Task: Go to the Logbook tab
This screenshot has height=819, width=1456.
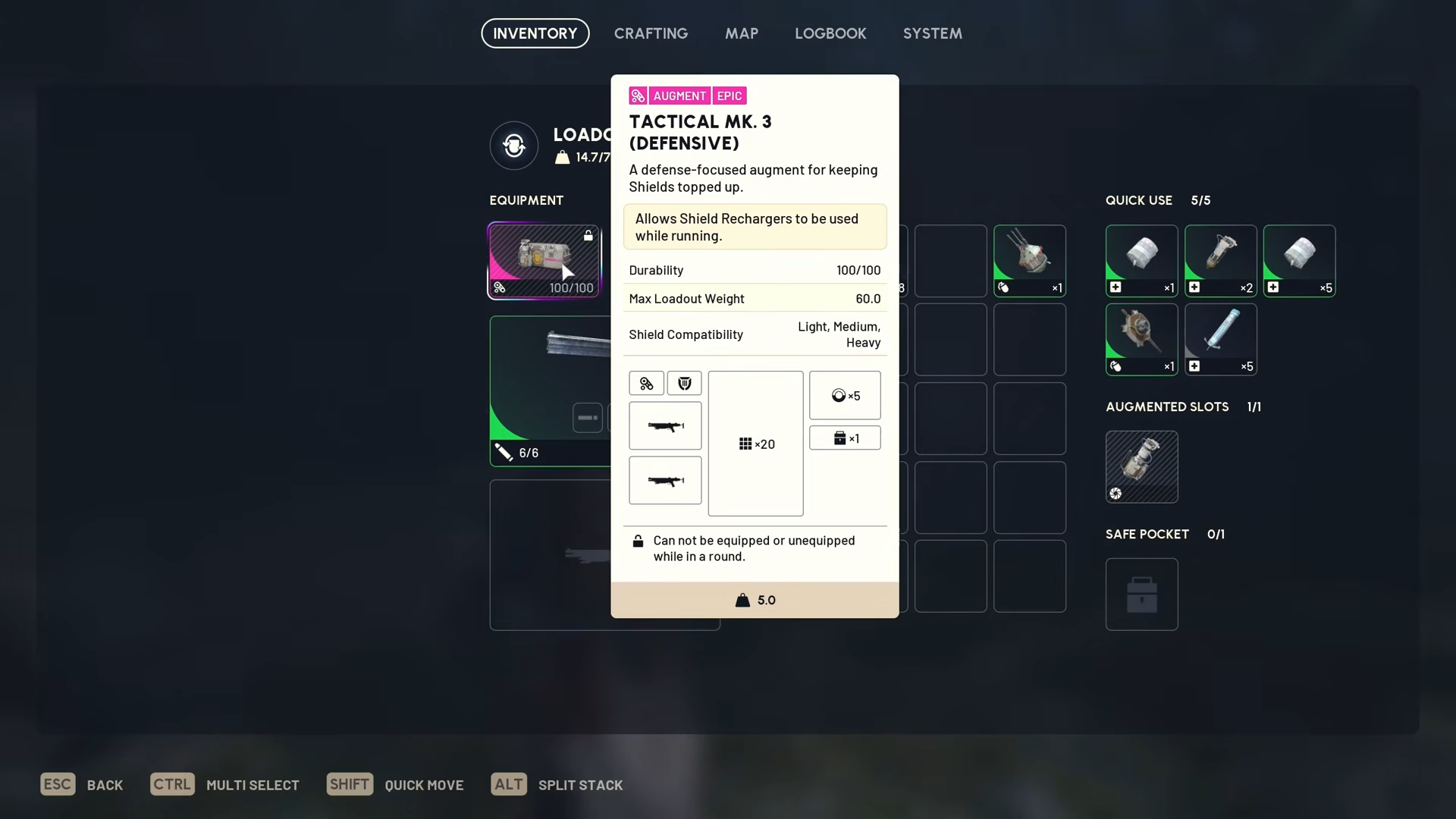Action: 830,33
